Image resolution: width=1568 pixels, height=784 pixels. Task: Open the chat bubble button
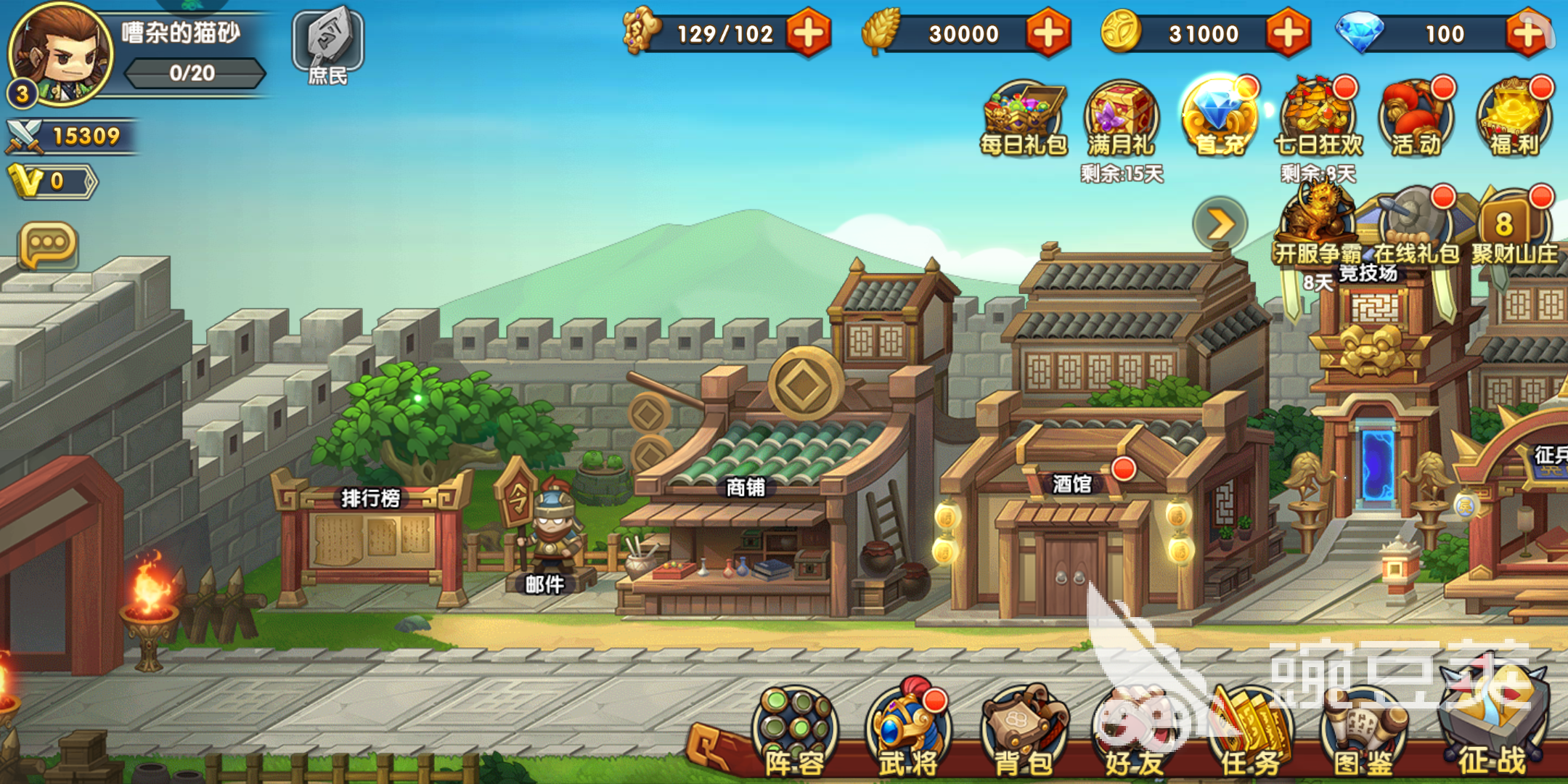[x=49, y=245]
